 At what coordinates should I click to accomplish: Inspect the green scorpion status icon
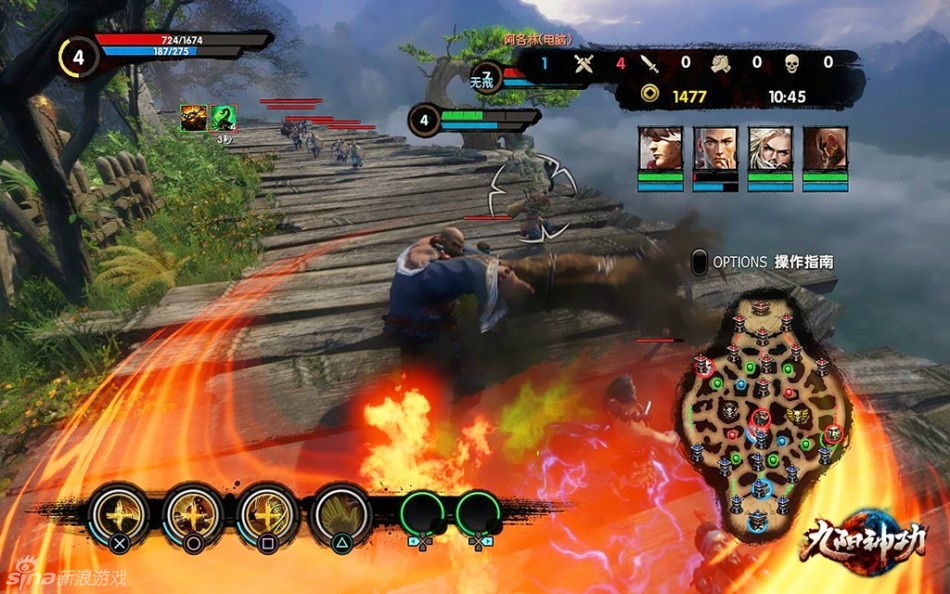223,118
